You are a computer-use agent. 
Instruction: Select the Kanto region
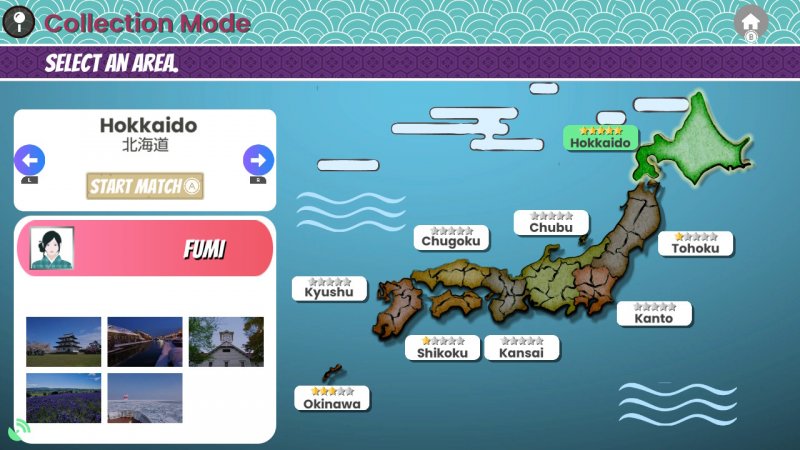[654, 314]
